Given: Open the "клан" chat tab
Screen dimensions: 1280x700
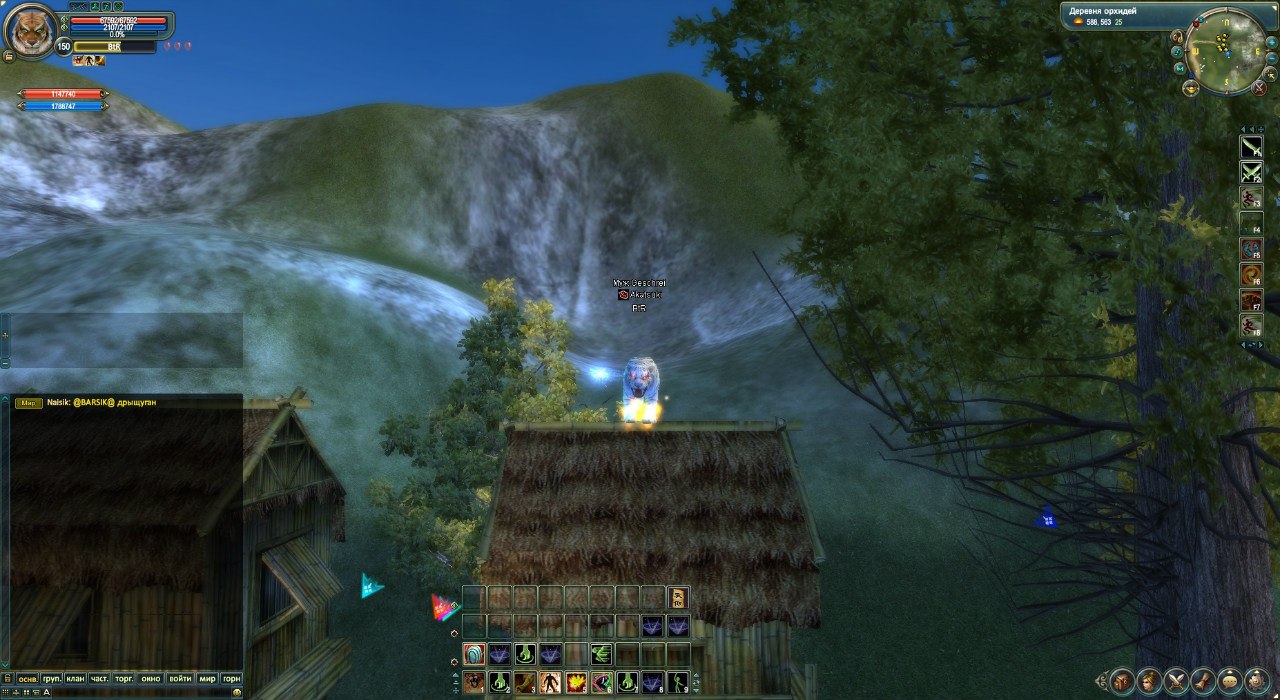Looking at the screenshot, I should point(75,678).
